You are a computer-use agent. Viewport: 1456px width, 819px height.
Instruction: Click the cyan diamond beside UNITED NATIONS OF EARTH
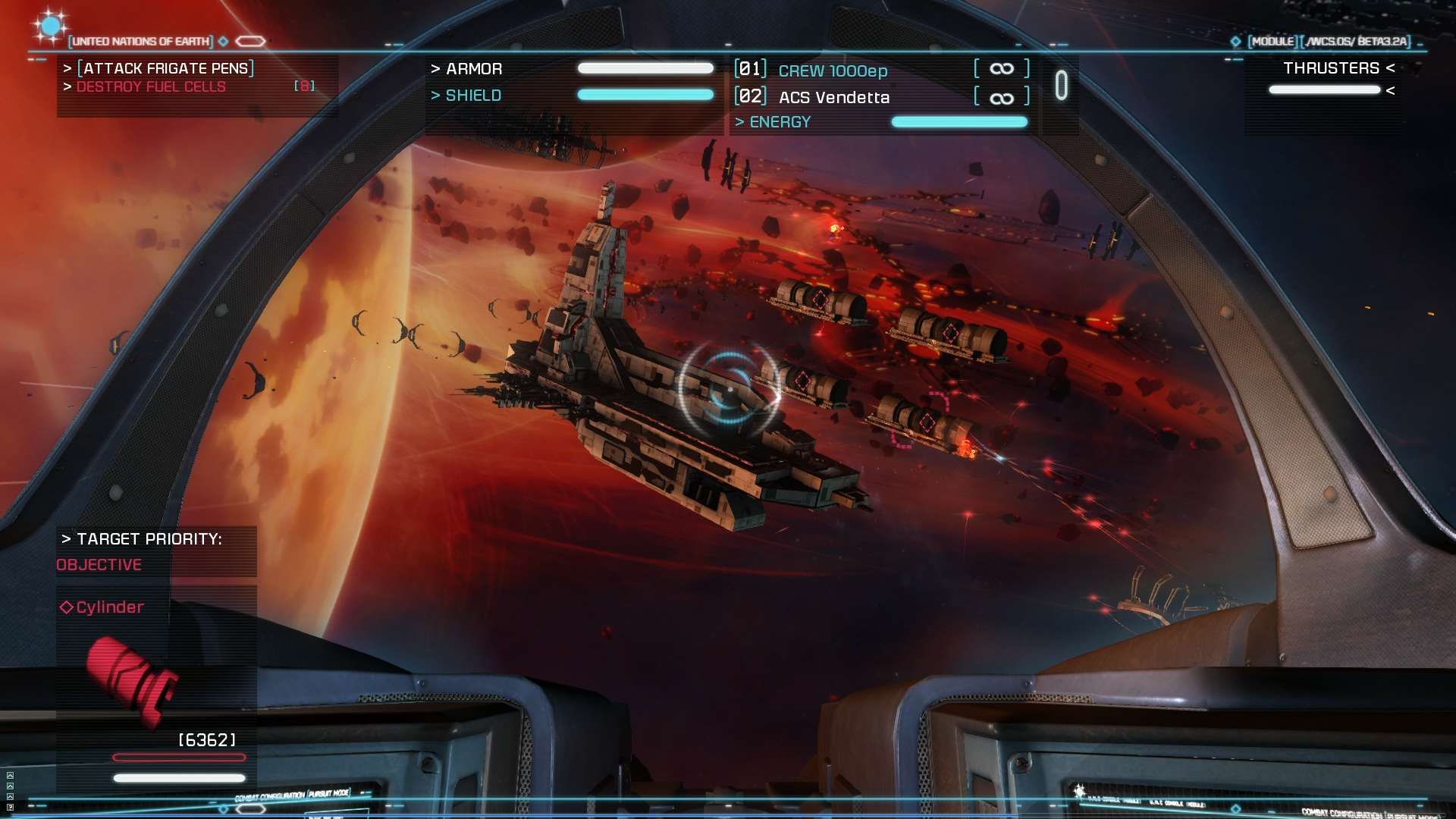coord(223,42)
